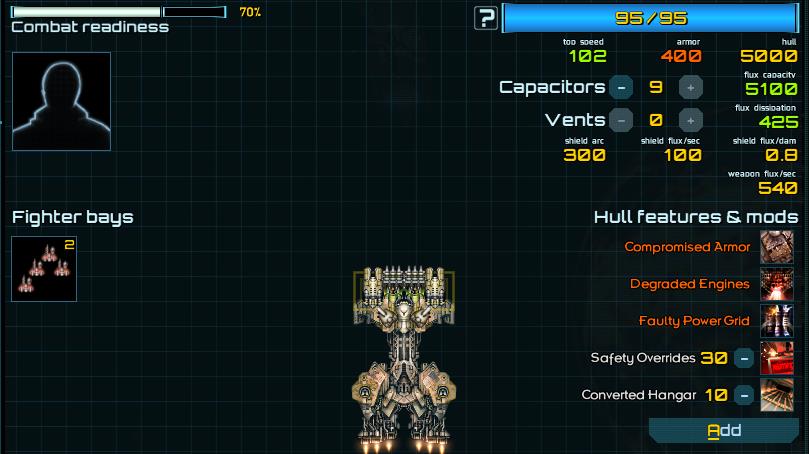
Task: Select the Converted Hangar icon
Action: (x=777, y=394)
